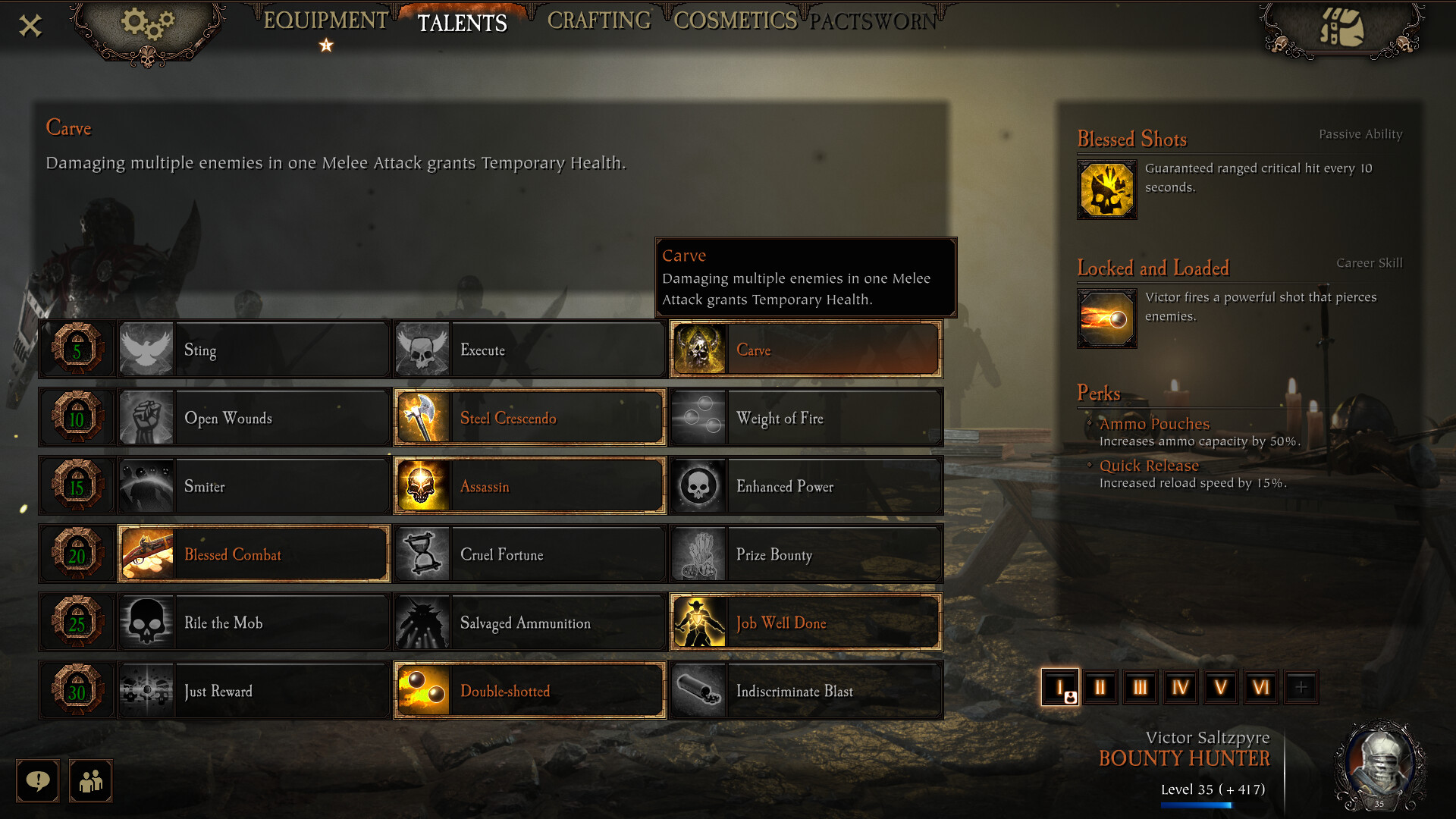The width and height of the screenshot is (1456, 819).
Task: Switch to the Equipment tab
Action: tap(325, 21)
